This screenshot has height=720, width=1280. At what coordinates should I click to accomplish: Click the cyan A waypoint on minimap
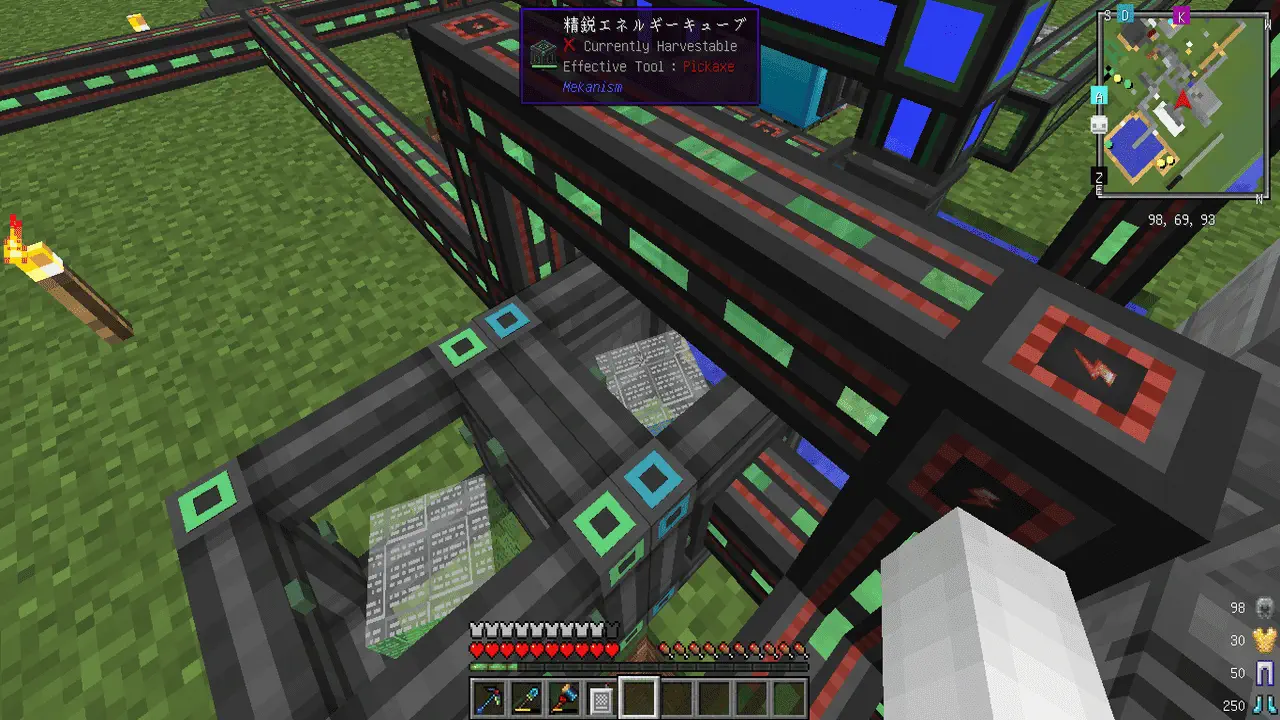click(1099, 96)
